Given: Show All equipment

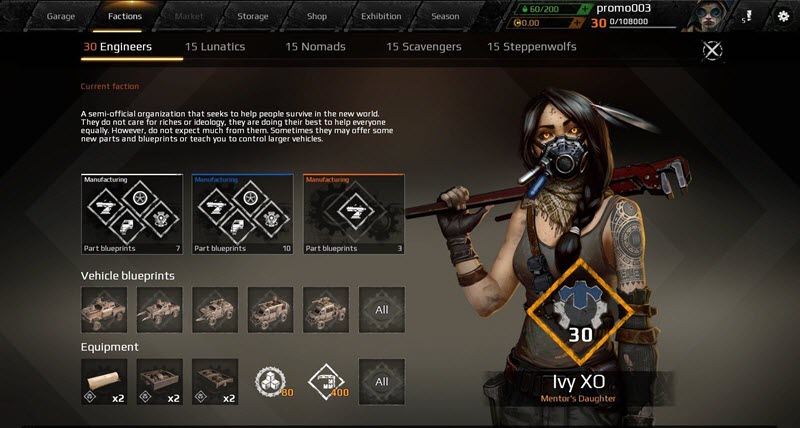Looking at the screenshot, I should tap(382, 381).
